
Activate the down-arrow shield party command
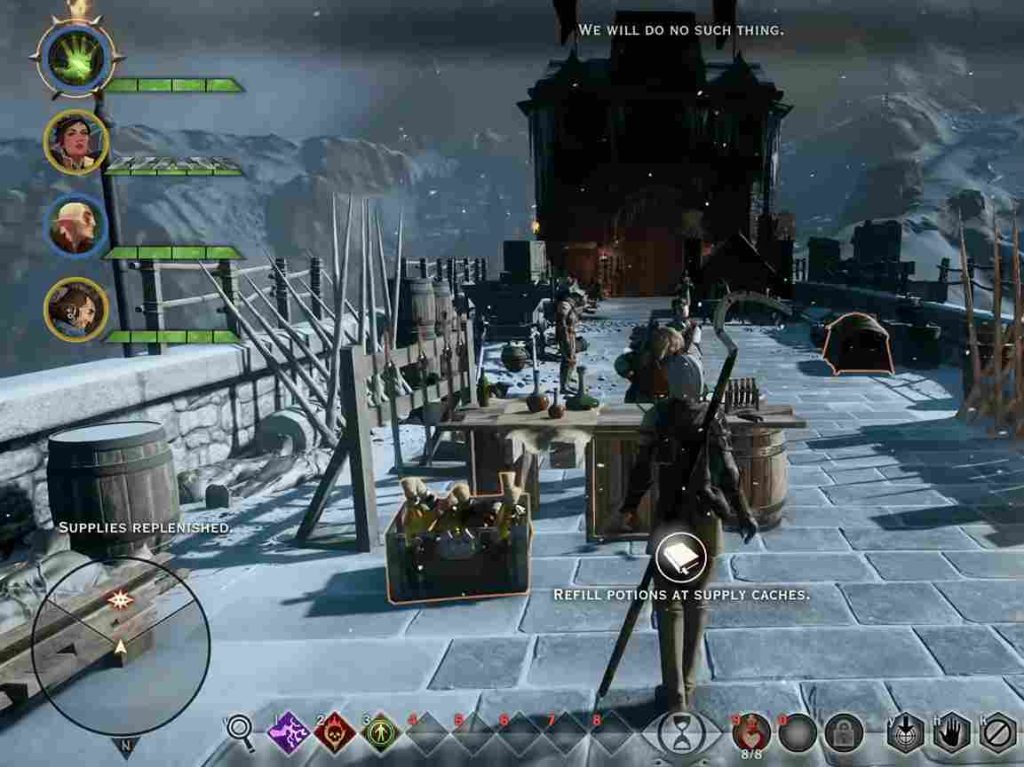click(x=905, y=733)
